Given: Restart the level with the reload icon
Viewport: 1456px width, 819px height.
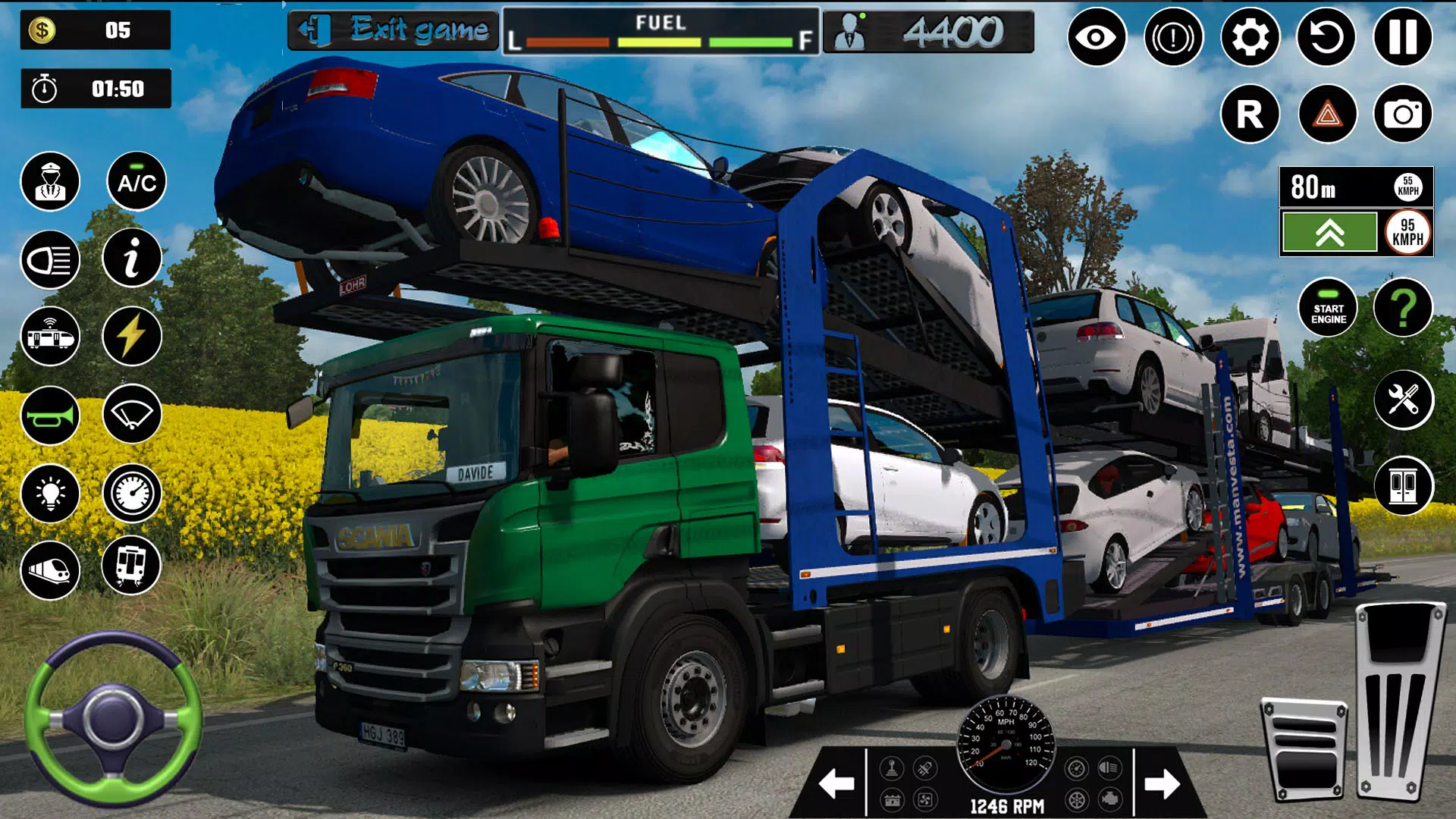Looking at the screenshot, I should pyautogui.click(x=1326, y=37).
